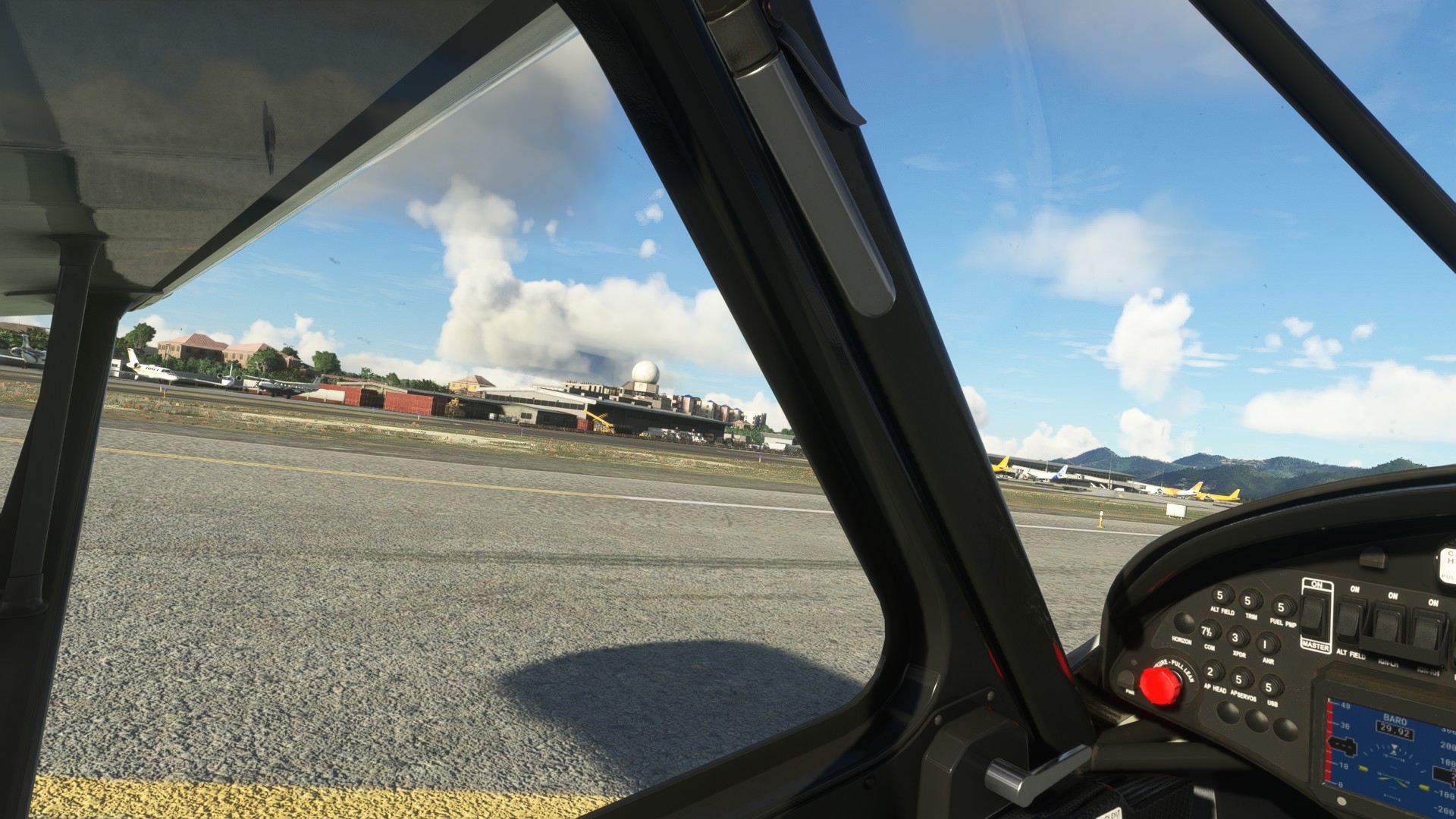Click the ANR circuit breaker

1266,645
